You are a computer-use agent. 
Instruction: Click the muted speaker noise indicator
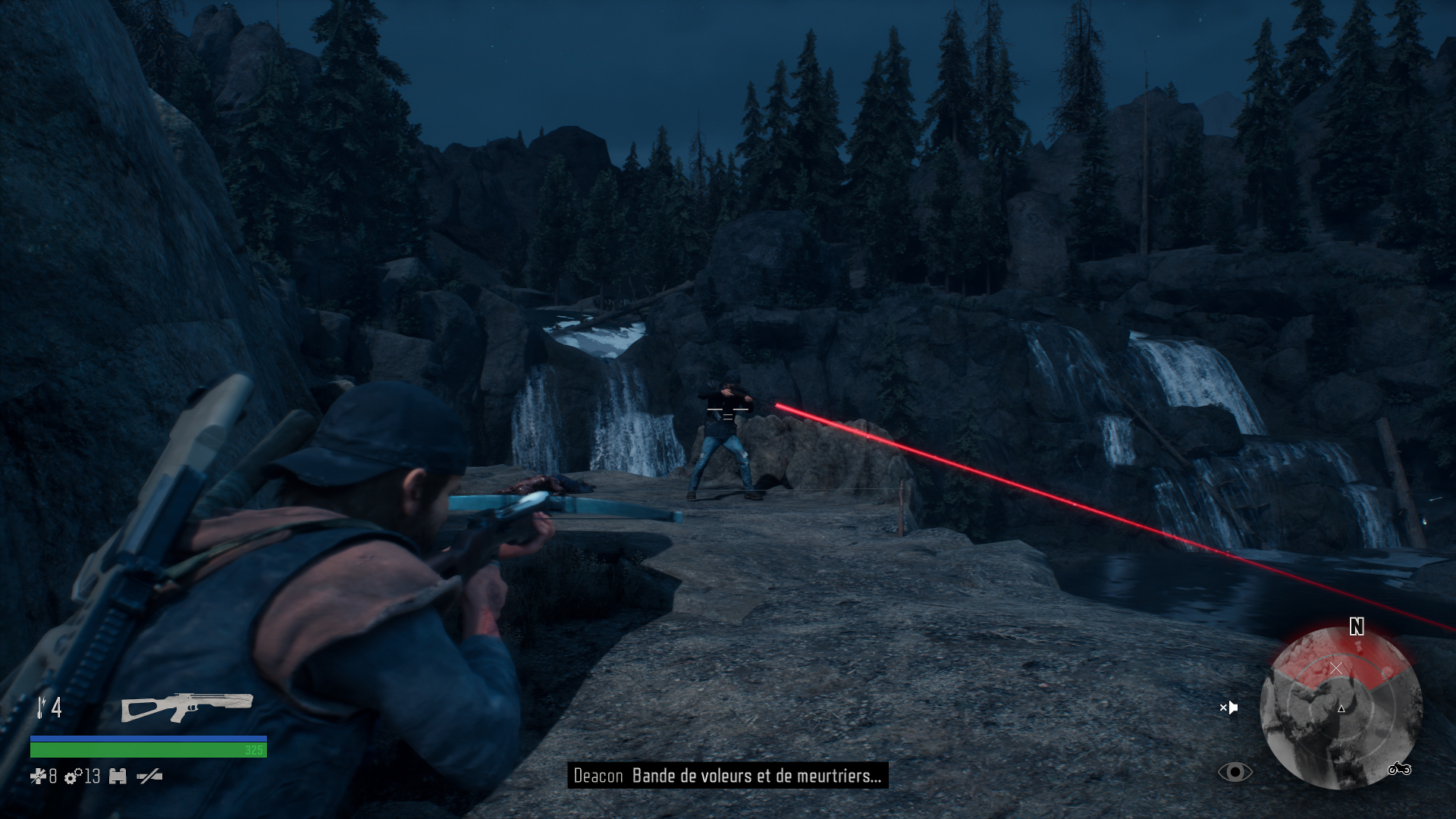click(1228, 708)
